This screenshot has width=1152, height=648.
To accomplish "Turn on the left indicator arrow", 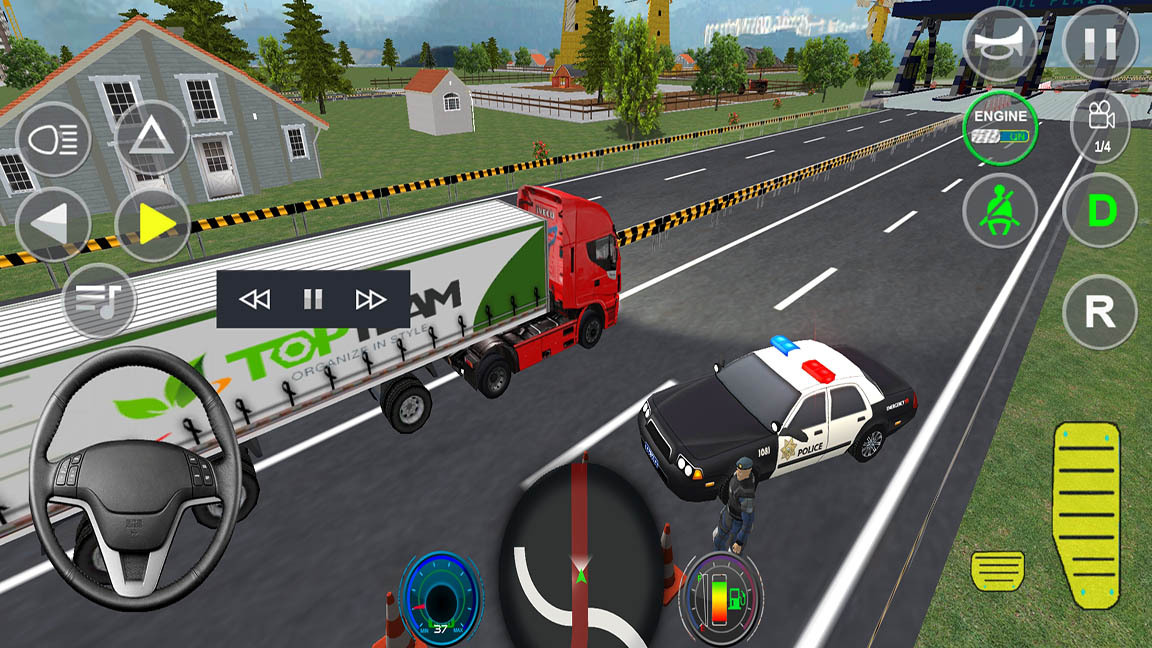I will (53, 224).
